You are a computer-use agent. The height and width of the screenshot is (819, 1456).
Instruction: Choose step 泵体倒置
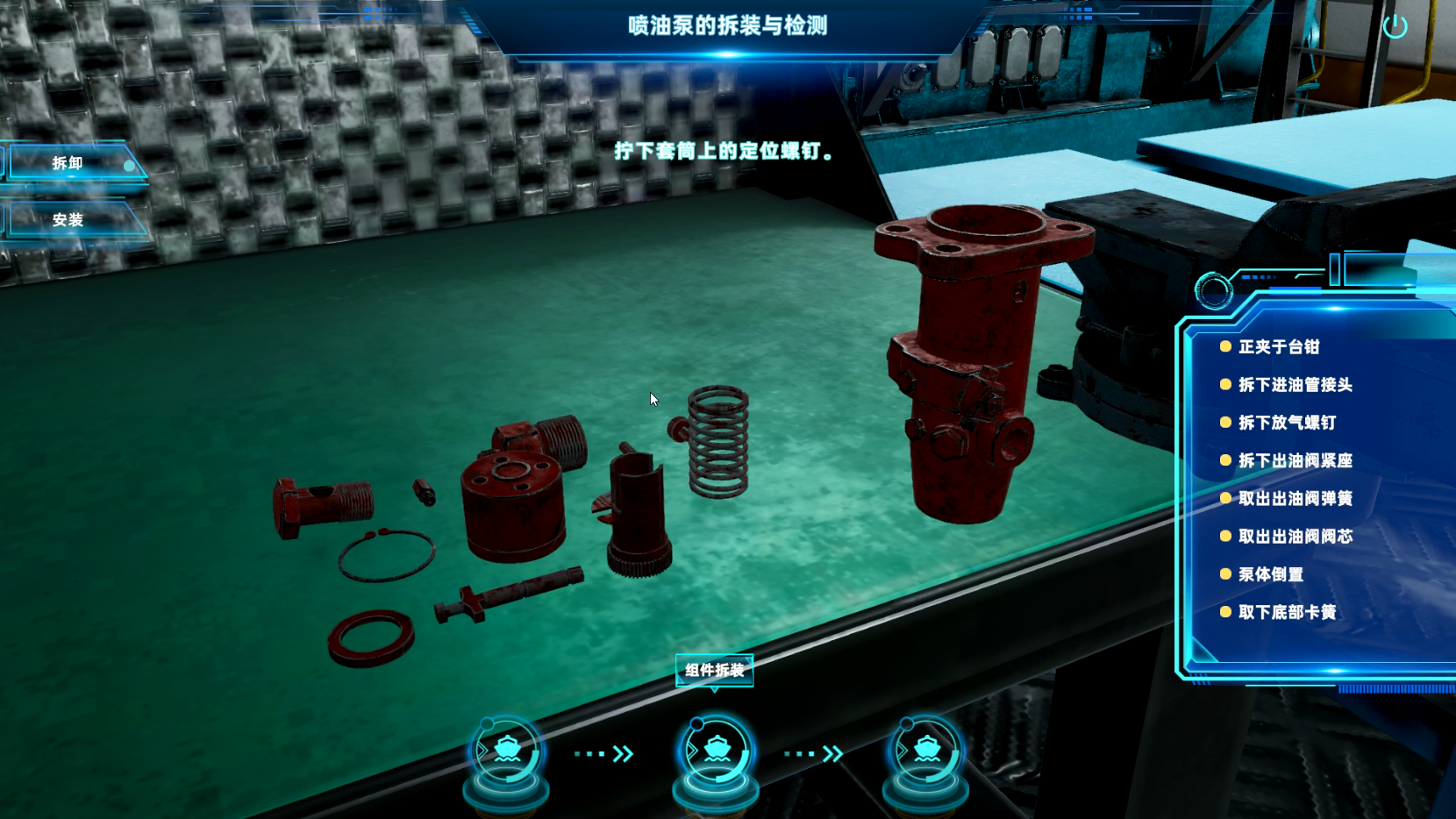pyautogui.click(x=1270, y=575)
